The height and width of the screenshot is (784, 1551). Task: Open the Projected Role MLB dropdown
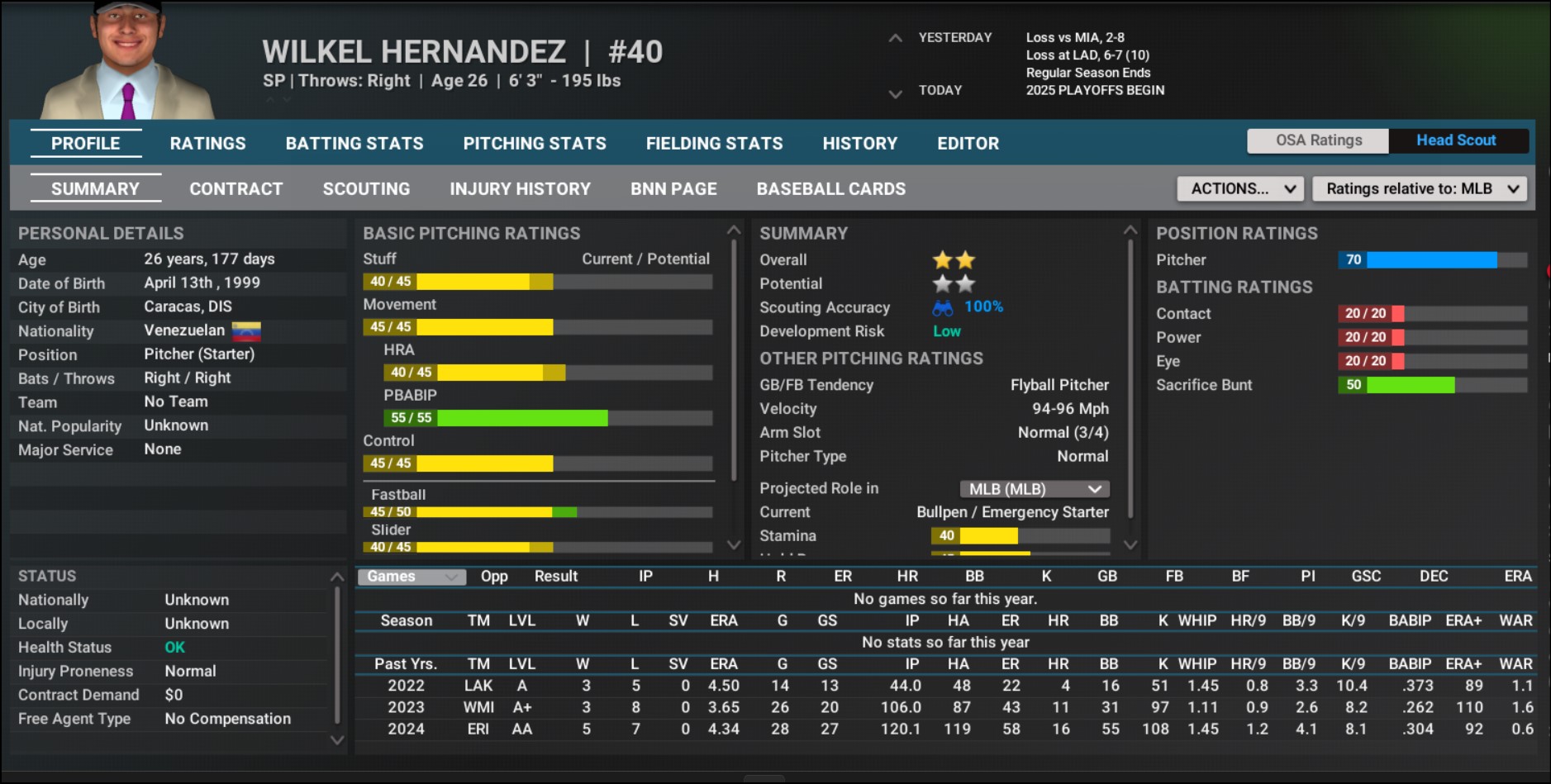click(x=1034, y=489)
